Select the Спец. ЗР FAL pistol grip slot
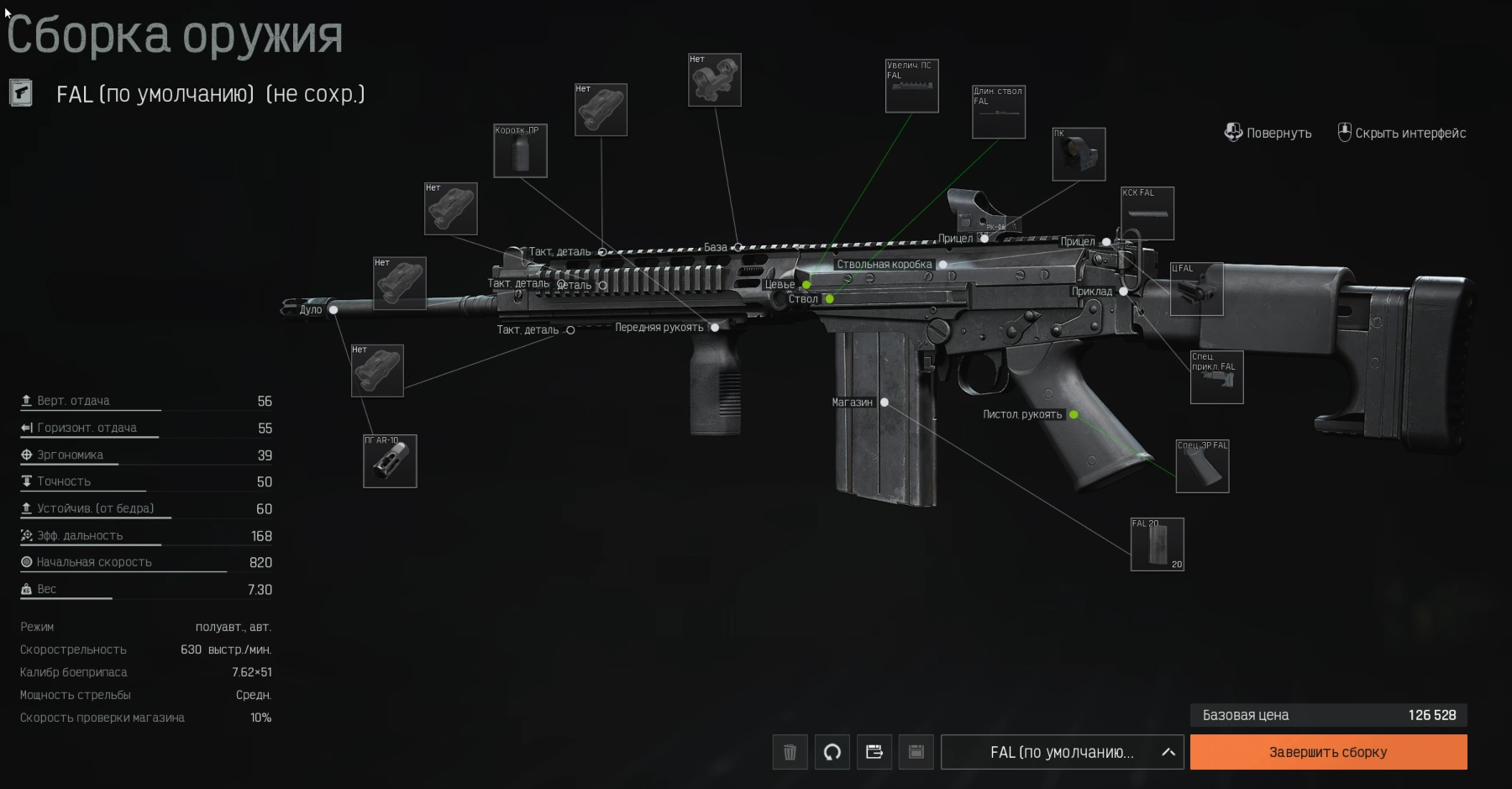Screen dimensions: 1512x789 pyautogui.click(x=1202, y=466)
